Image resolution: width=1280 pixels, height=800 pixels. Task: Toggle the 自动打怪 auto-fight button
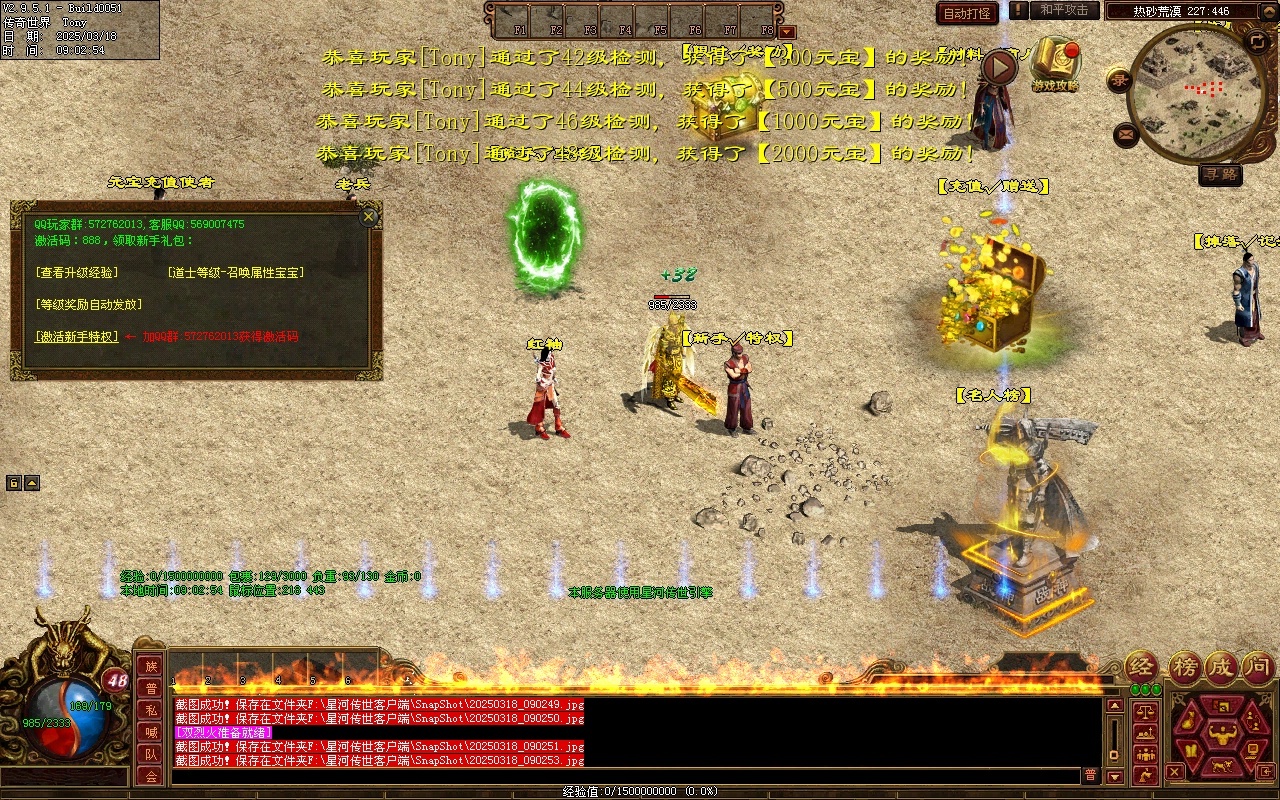967,13
